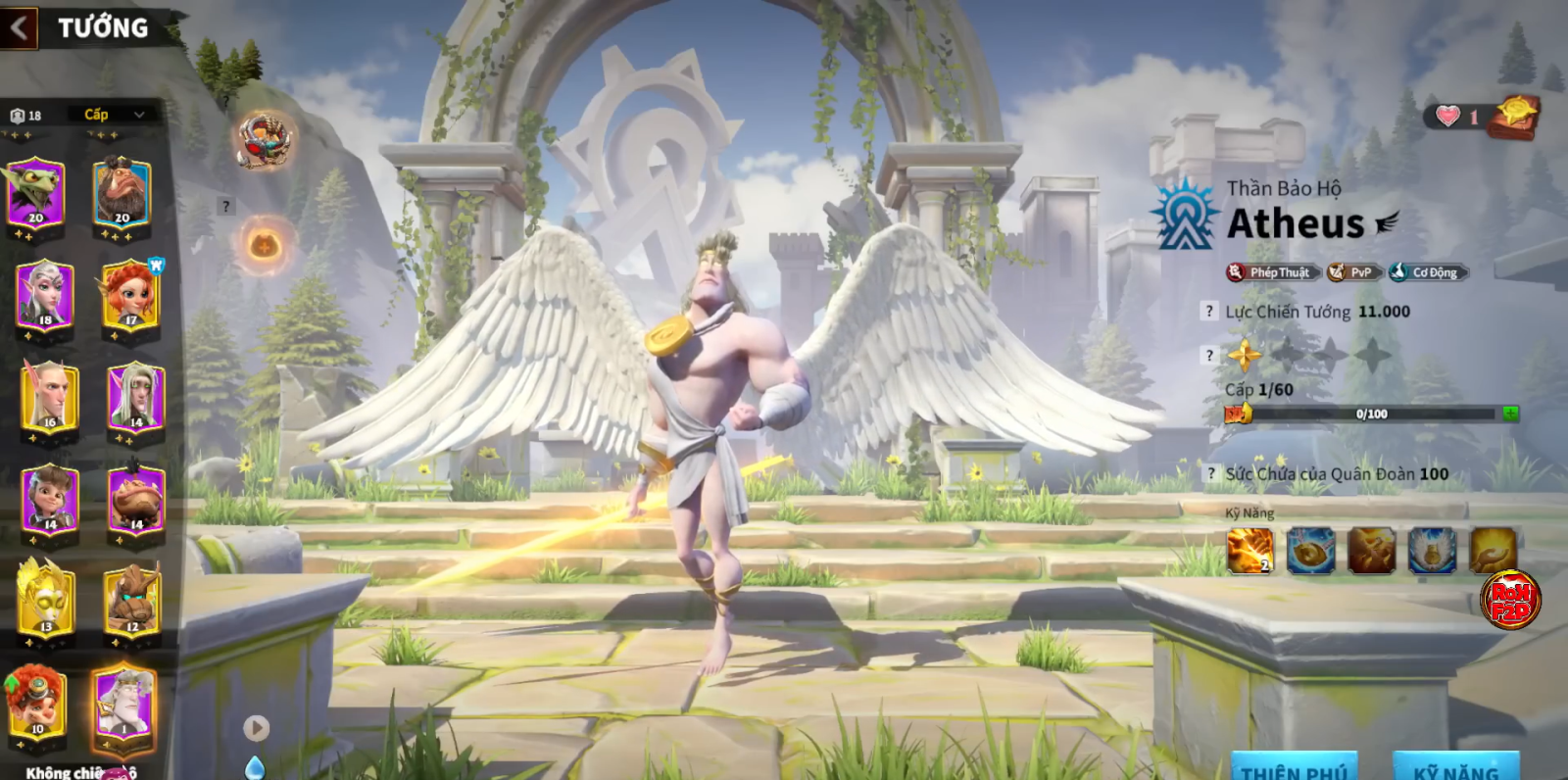The width and height of the screenshot is (1568, 780).
Task: Select the bearded dwarf hero, level 20
Action: (x=122, y=193)
